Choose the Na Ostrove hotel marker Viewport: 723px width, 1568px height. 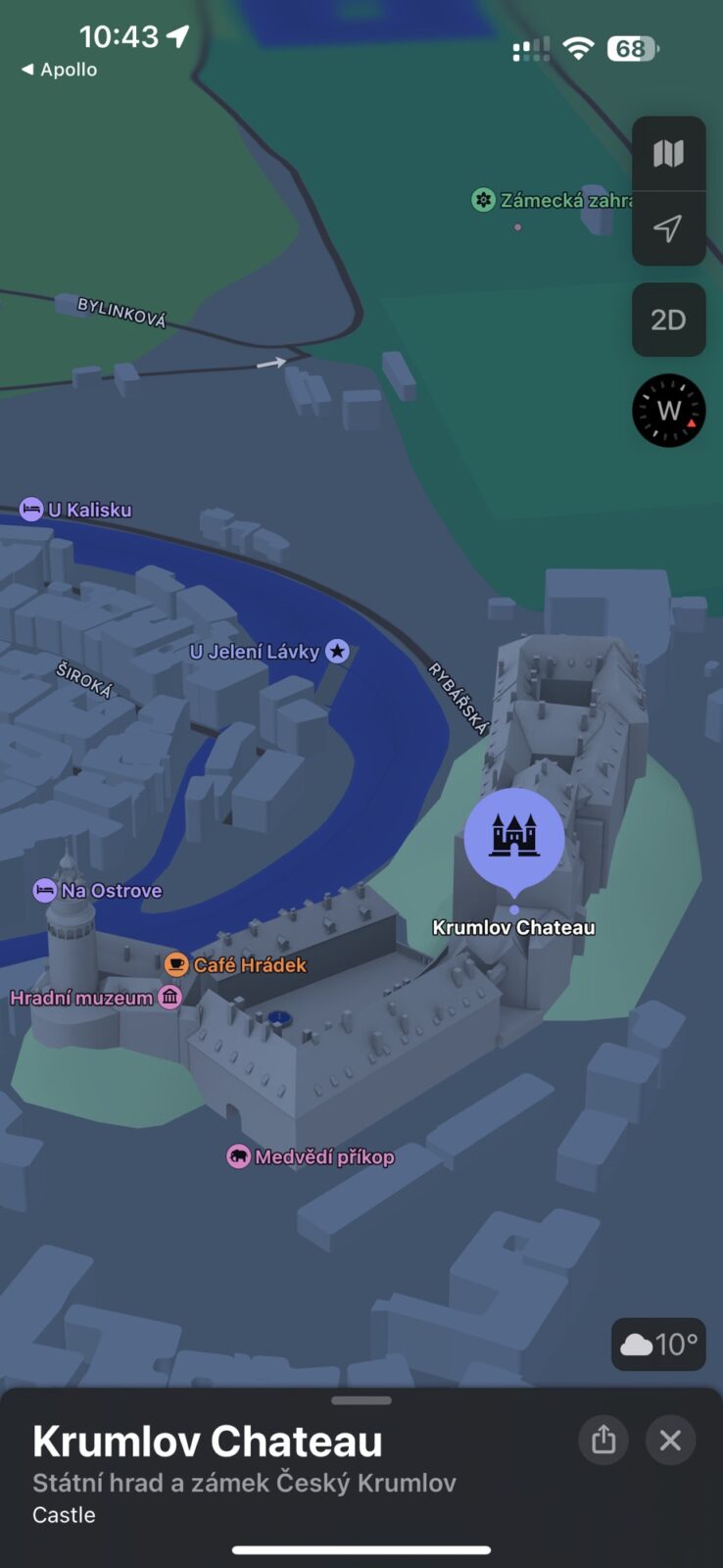click(x=45, y=890)
